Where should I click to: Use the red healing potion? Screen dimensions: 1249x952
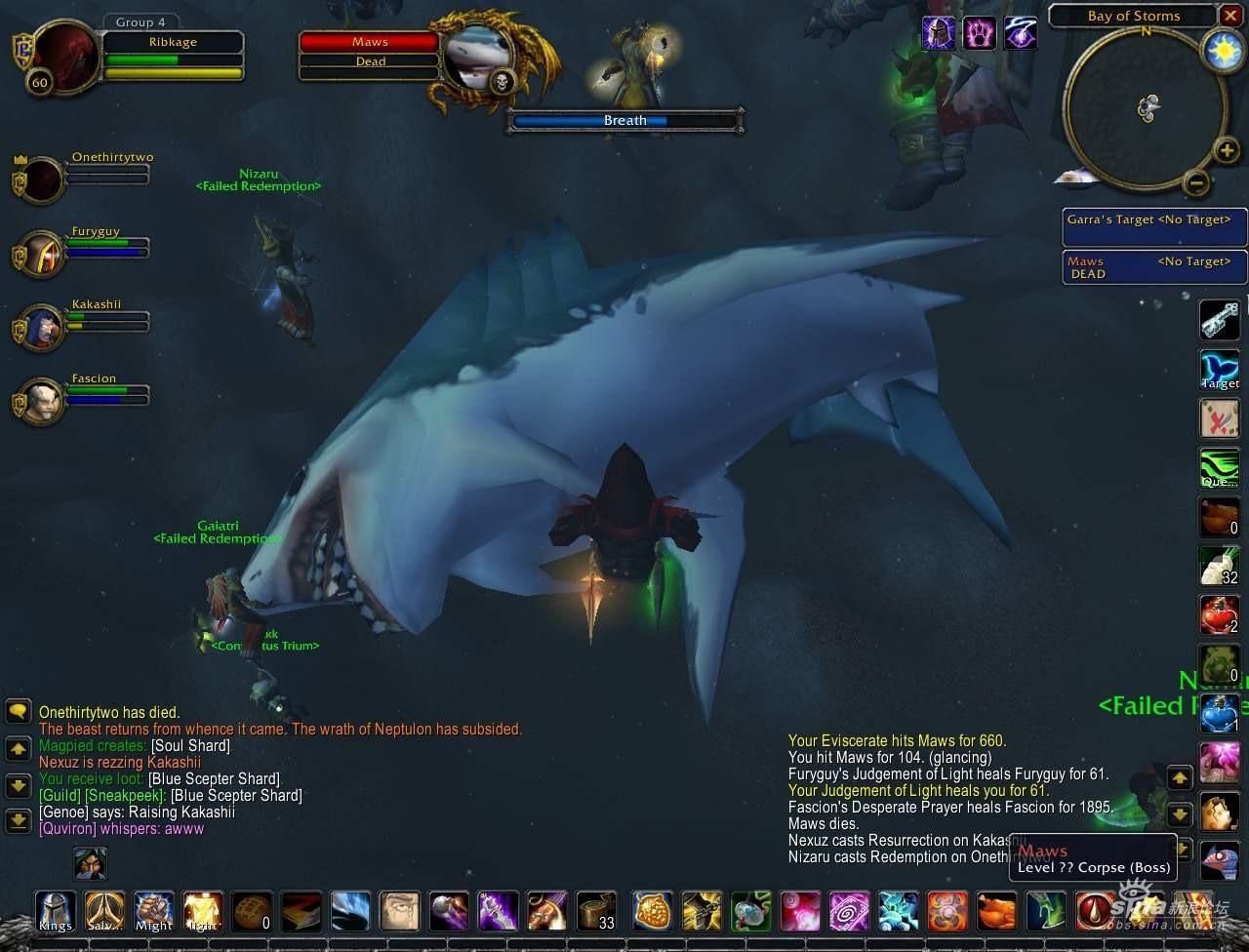tap(1219, 615)
